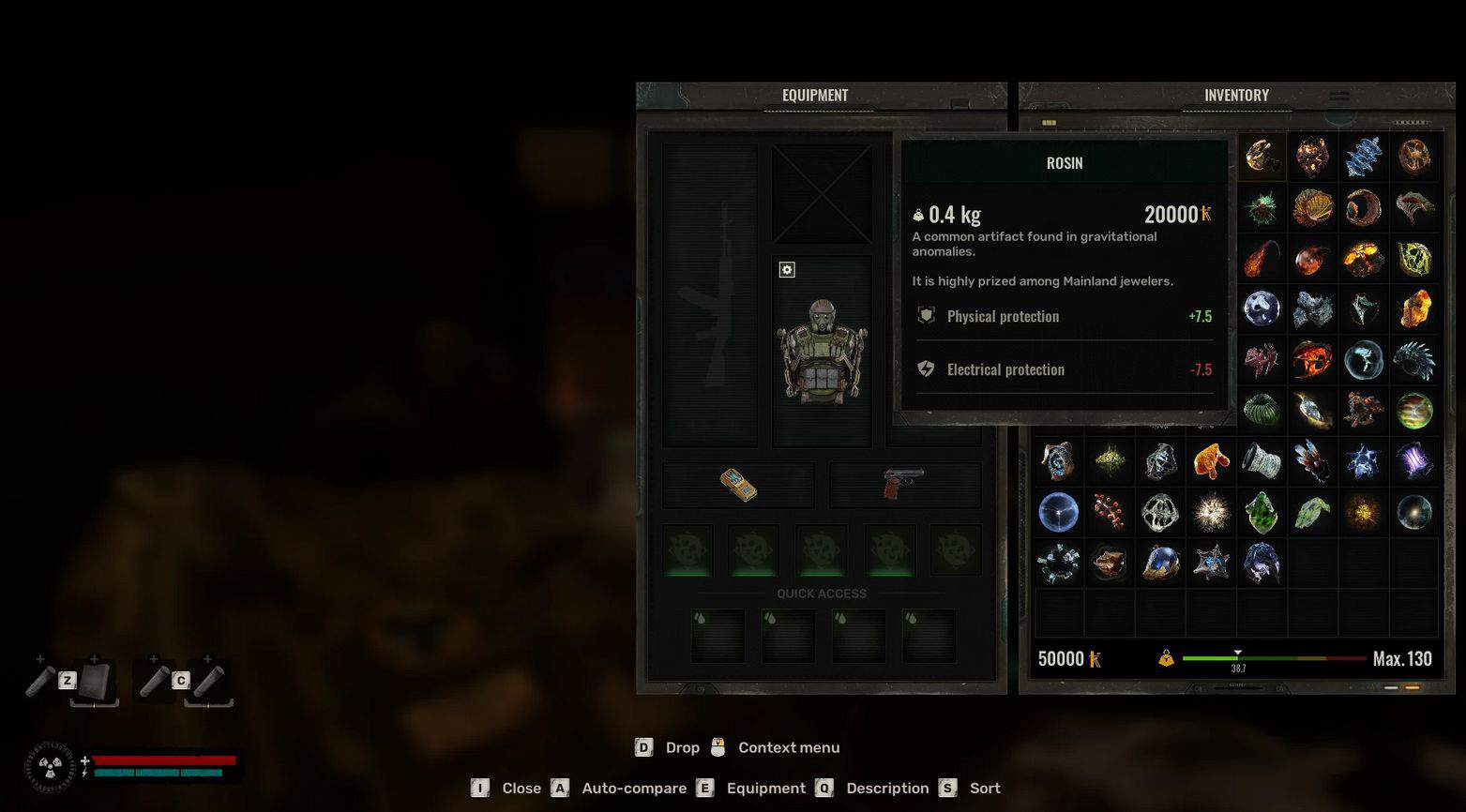Select the dark green ribbed pumpkin artifact
This screenshot has width=1466, height=812.
[1262, 410]
